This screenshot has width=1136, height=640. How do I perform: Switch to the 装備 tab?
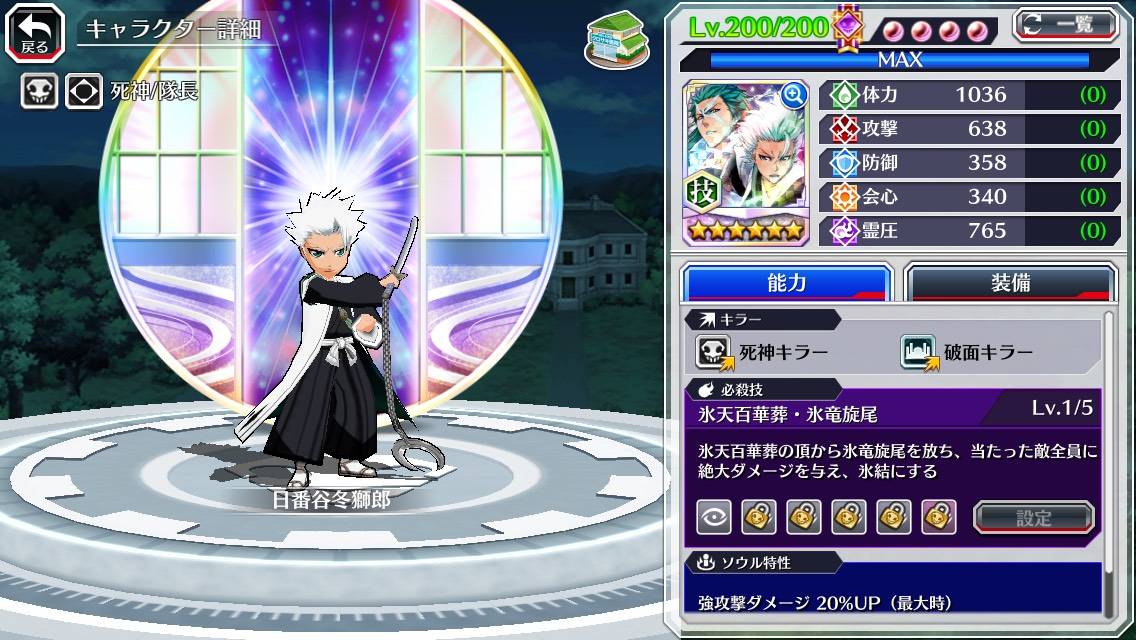pyautogui.click(x=1010, y=283)
